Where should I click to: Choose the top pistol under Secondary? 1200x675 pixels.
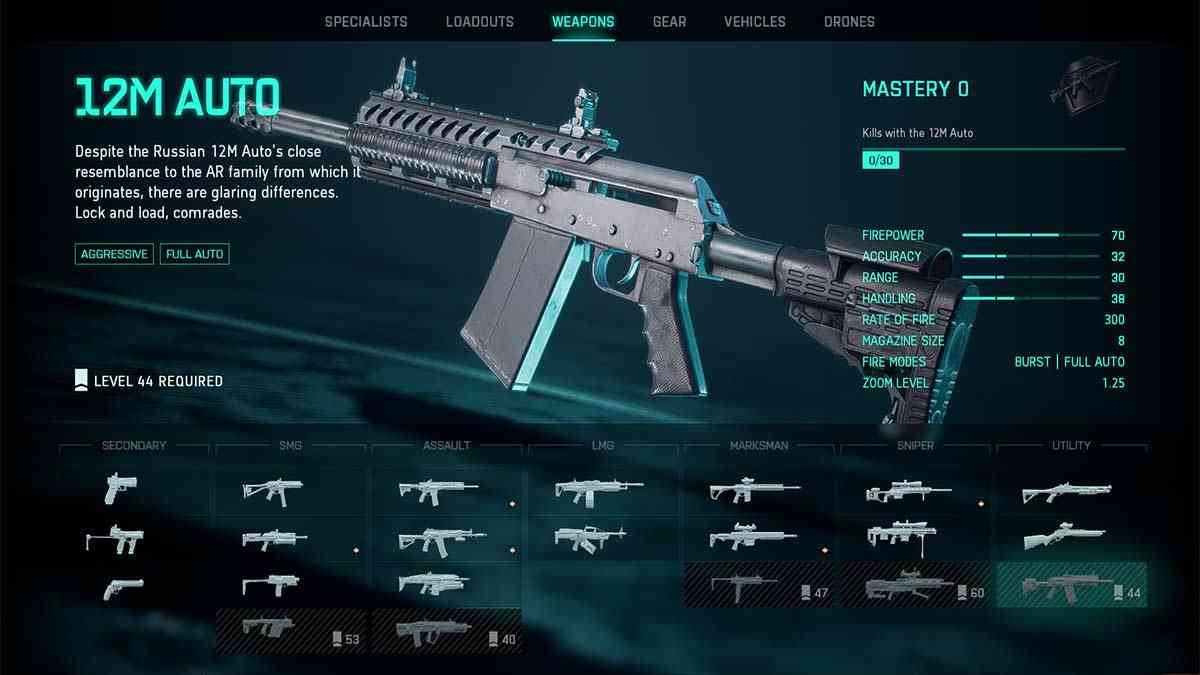[121, 489]
